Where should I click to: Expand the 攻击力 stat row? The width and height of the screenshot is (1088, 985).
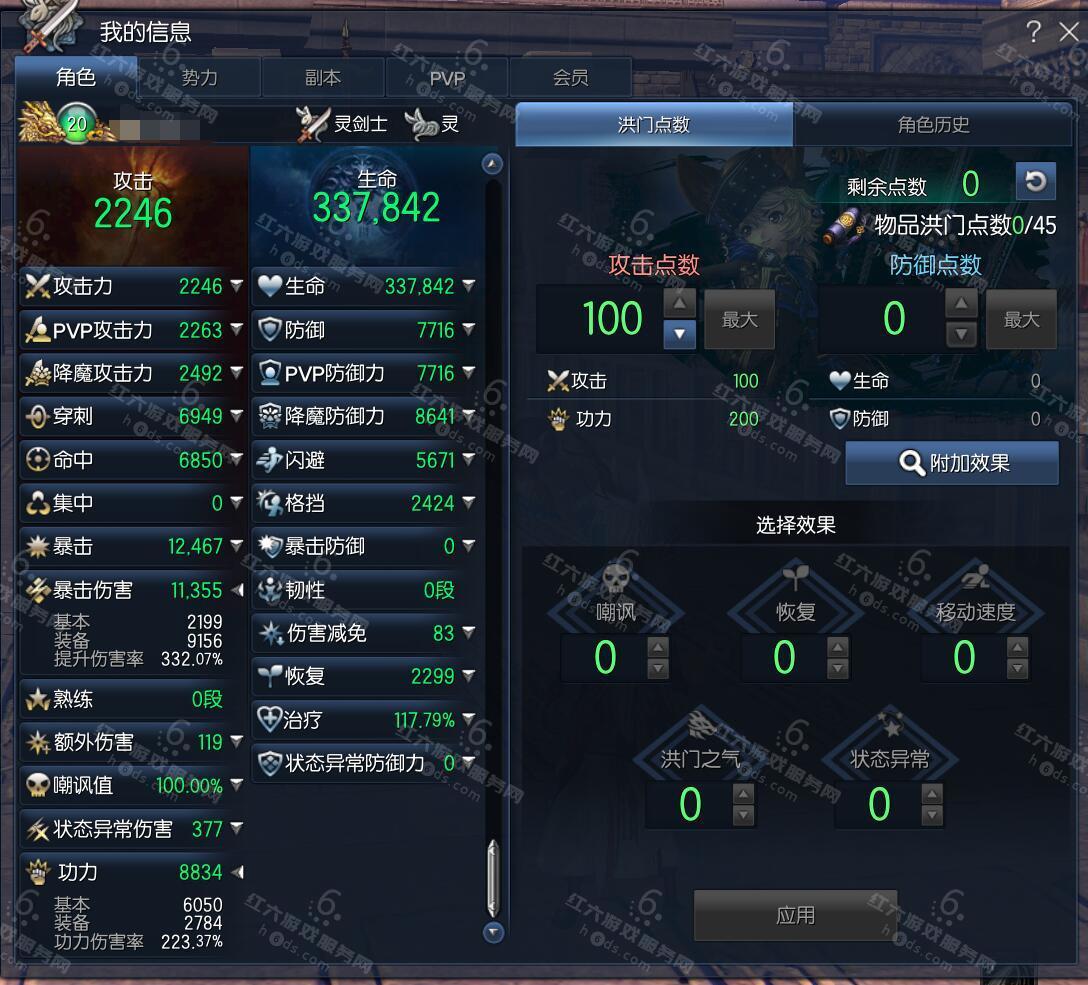coord(237,286)
